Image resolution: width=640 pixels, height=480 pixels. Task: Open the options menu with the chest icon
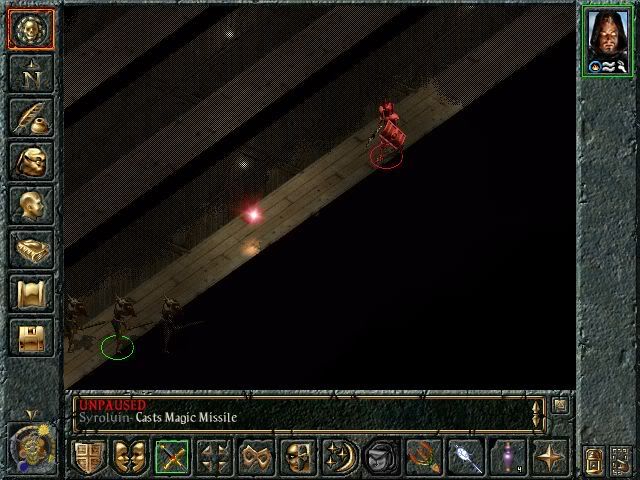click(x=30, y=337)
